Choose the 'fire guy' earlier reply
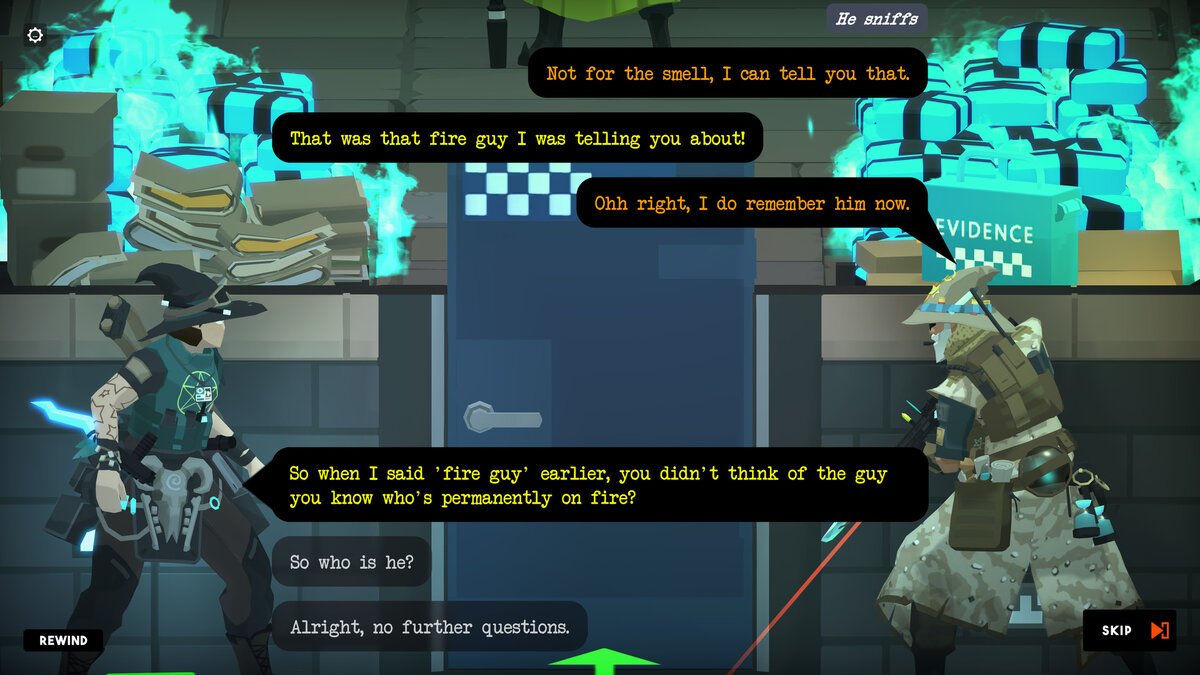The height and width of the screenshot is (675, 1200). point(587,485)
